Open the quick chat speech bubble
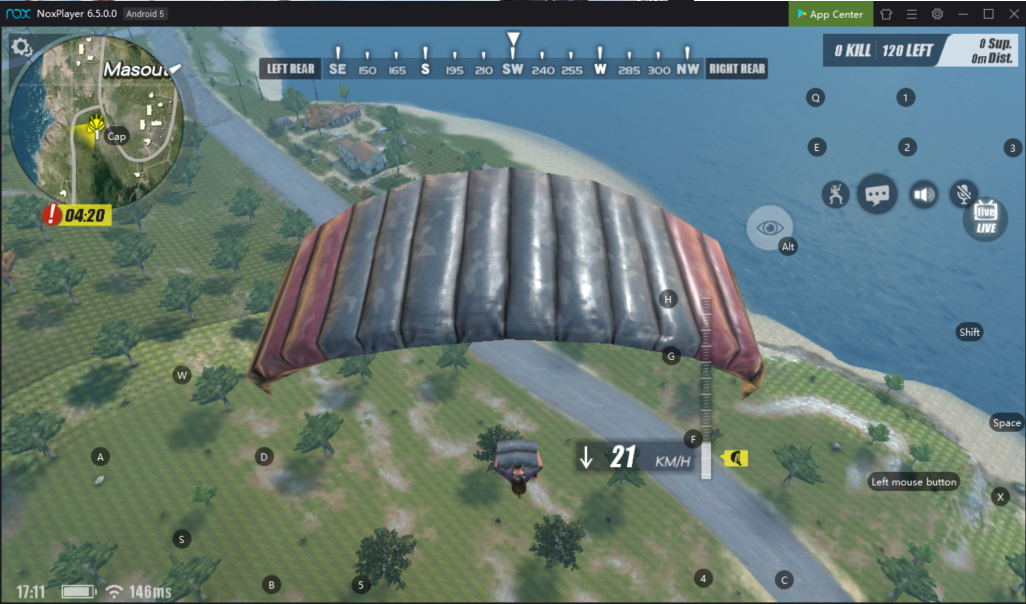1026x604 pixels. [877, 193]
